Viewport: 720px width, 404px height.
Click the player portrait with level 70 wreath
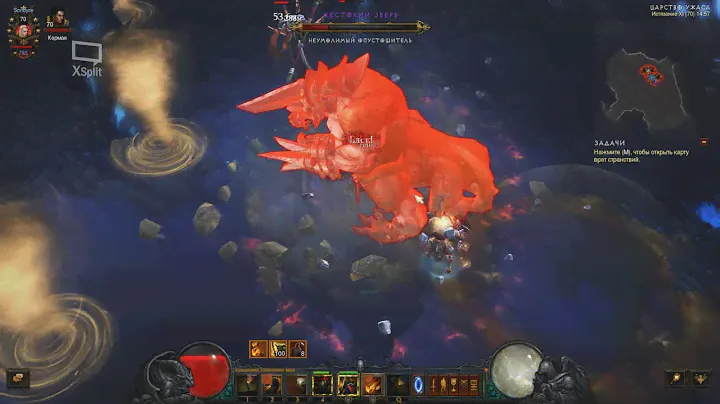click(x=22, y=30)
